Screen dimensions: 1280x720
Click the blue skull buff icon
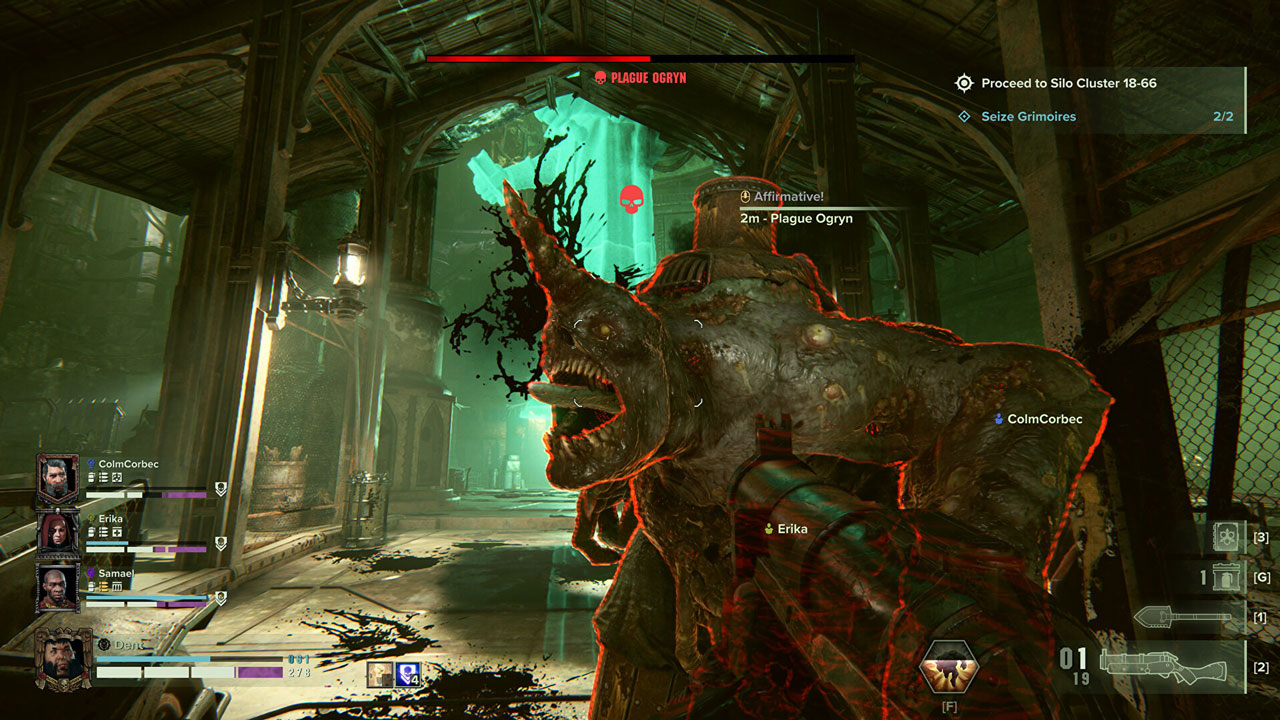point(407,675)
